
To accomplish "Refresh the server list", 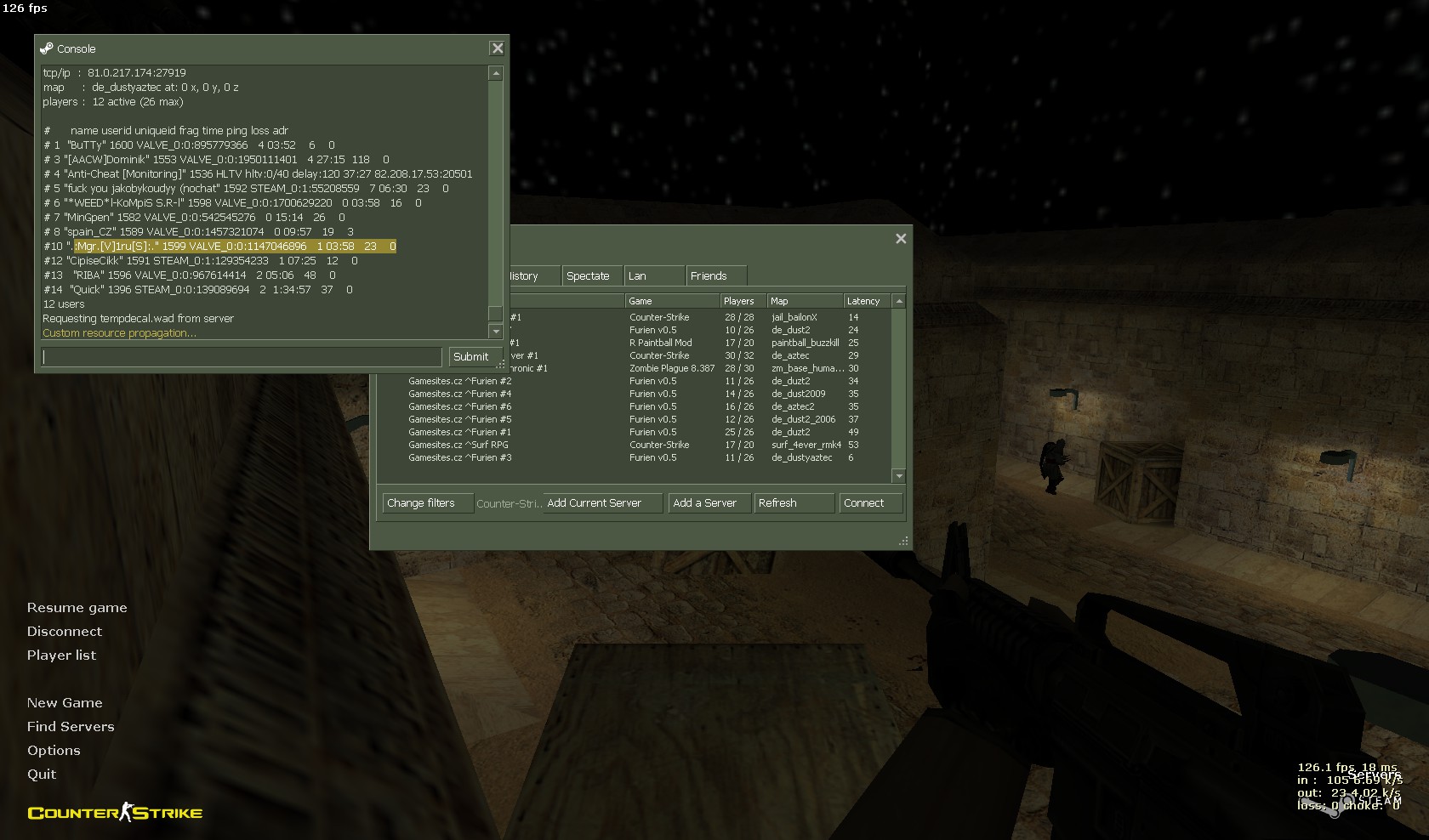I will tap(794, 503).
